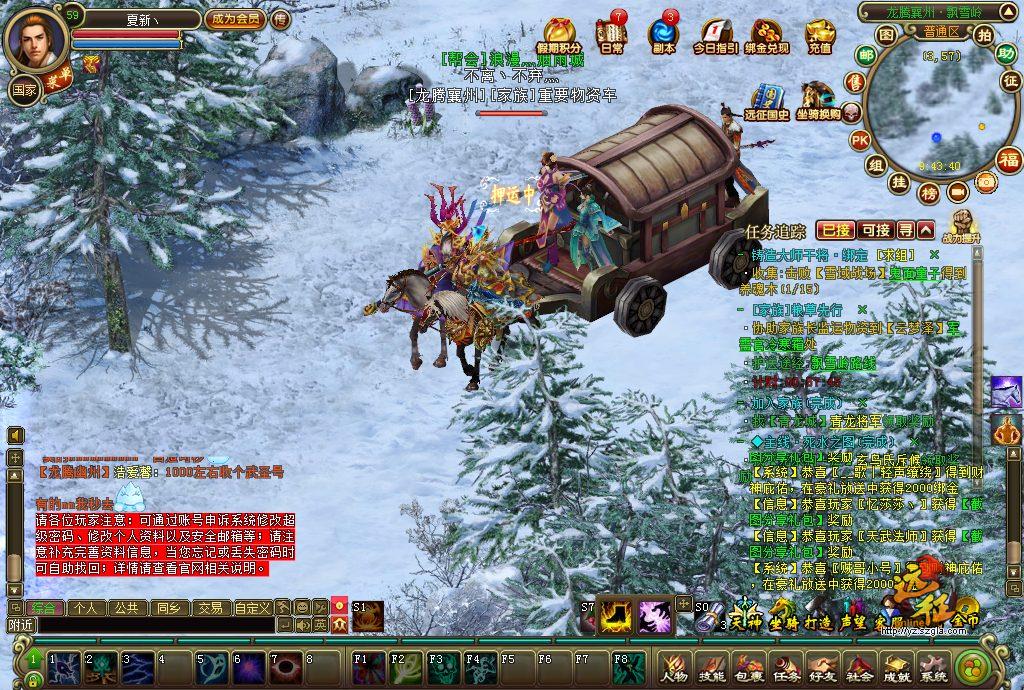Open the 包裹 inventory bag

tap(748, 668)
